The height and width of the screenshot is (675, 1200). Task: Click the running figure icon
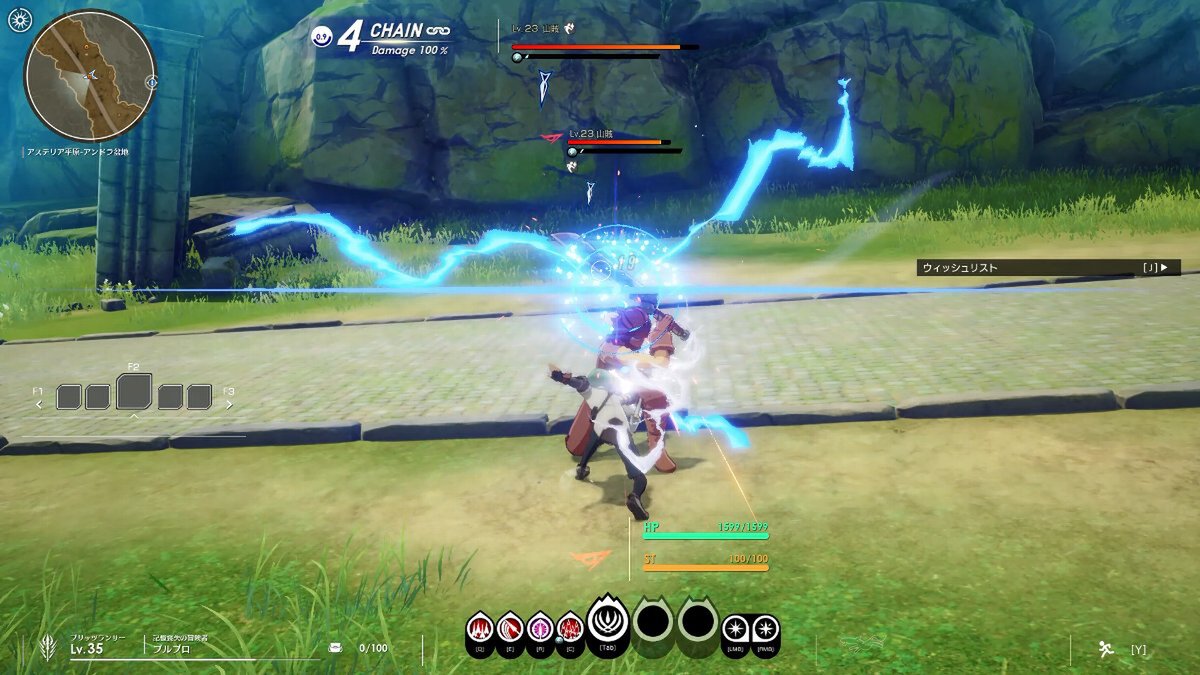pyautogui.click(x=1106, y=649)
